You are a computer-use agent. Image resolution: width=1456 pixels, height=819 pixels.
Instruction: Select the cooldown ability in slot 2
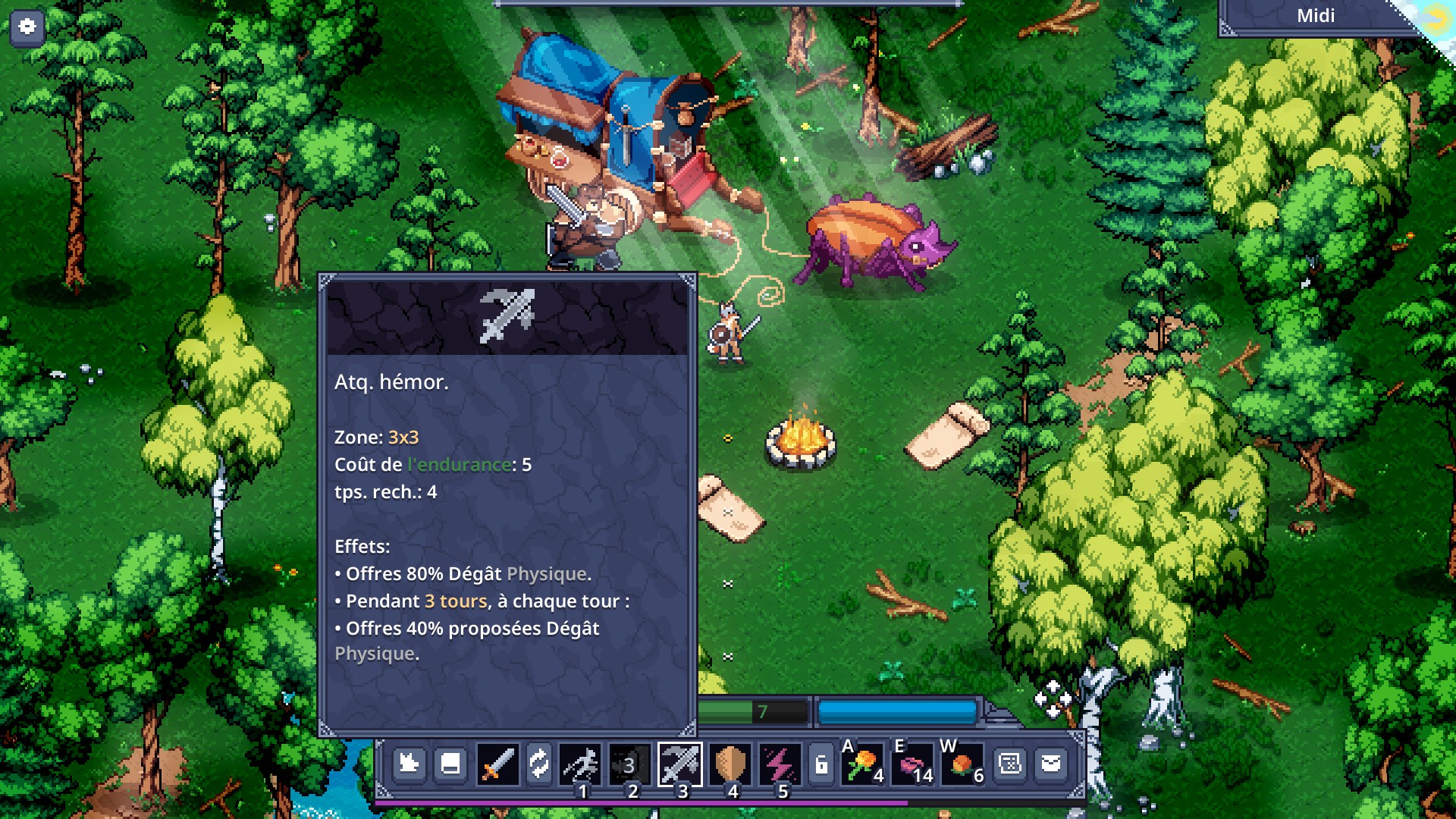pyautogui.click(x=629, y=764)
